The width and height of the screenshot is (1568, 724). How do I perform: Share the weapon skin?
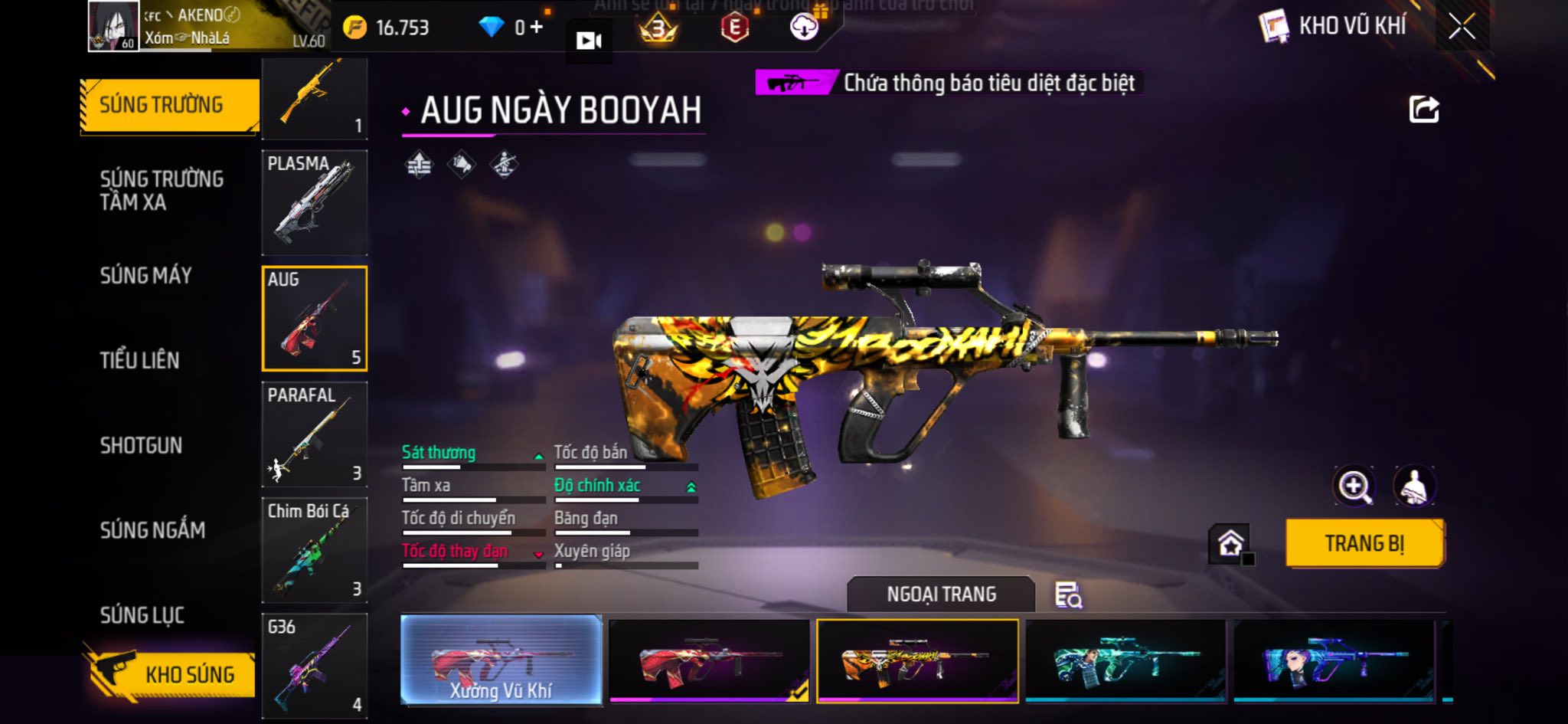(x=1423, y=110)
